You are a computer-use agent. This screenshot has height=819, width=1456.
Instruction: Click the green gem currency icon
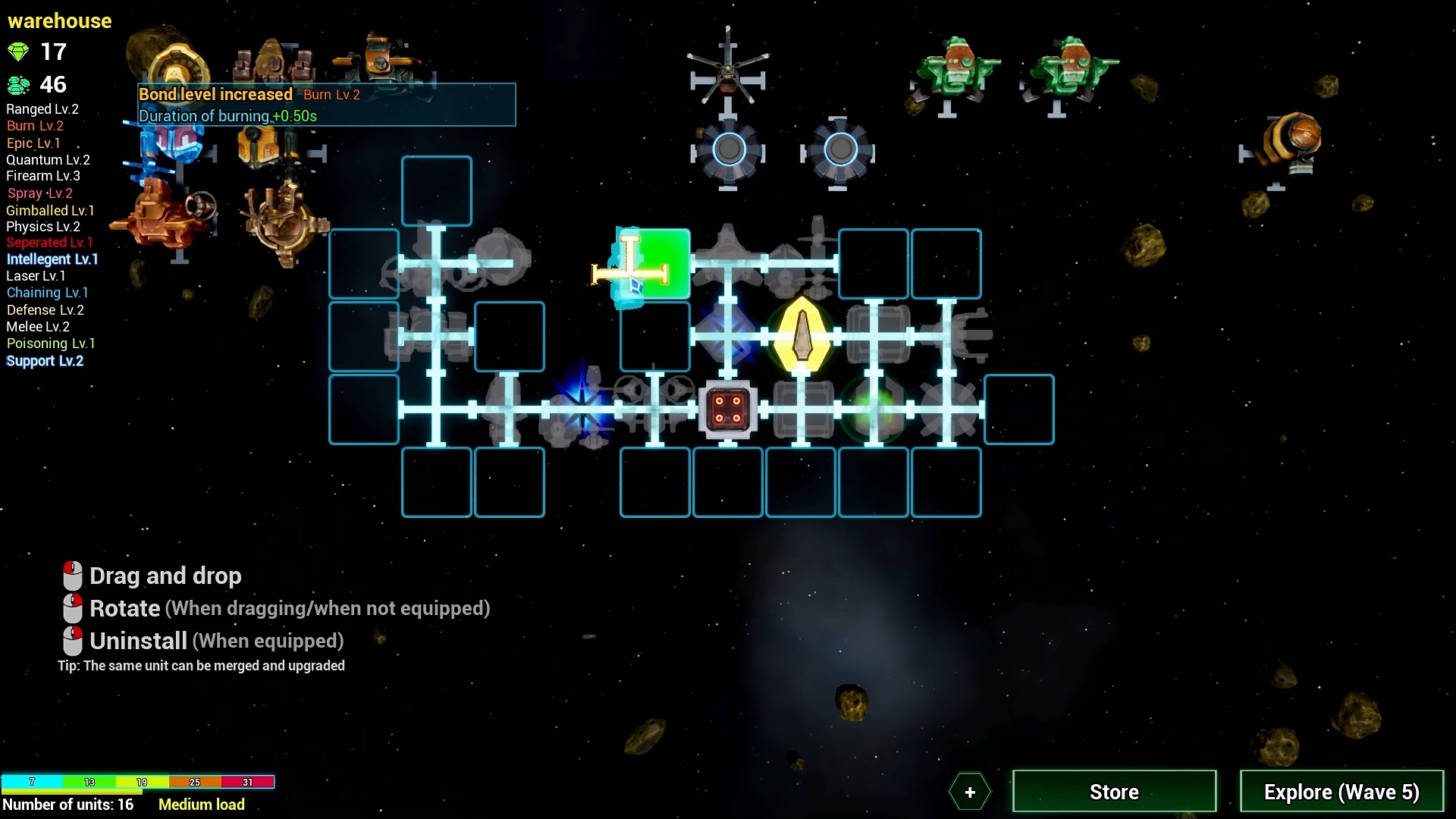coord(17,52)
